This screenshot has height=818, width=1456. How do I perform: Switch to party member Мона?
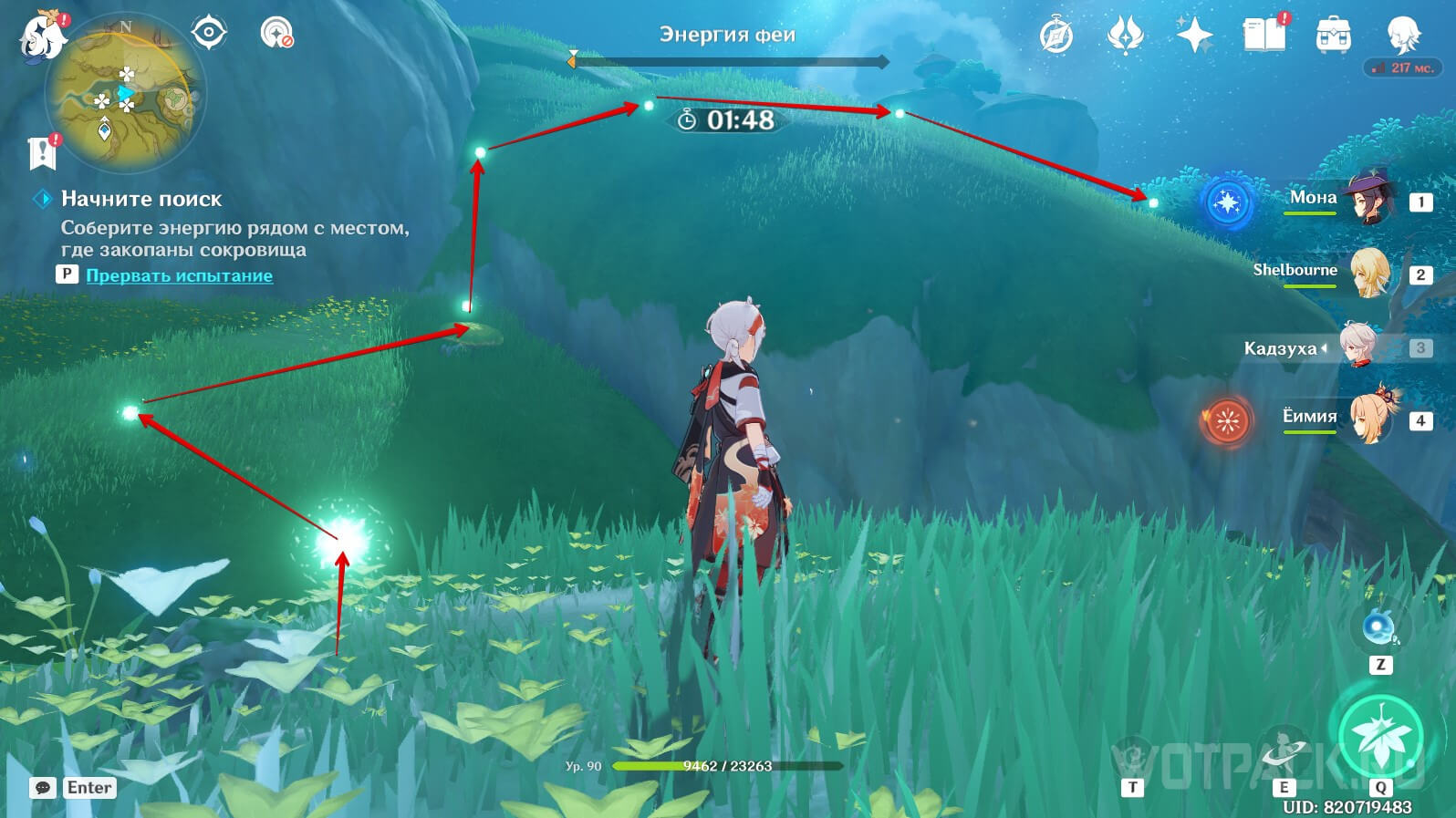[x=1367, y=199]
